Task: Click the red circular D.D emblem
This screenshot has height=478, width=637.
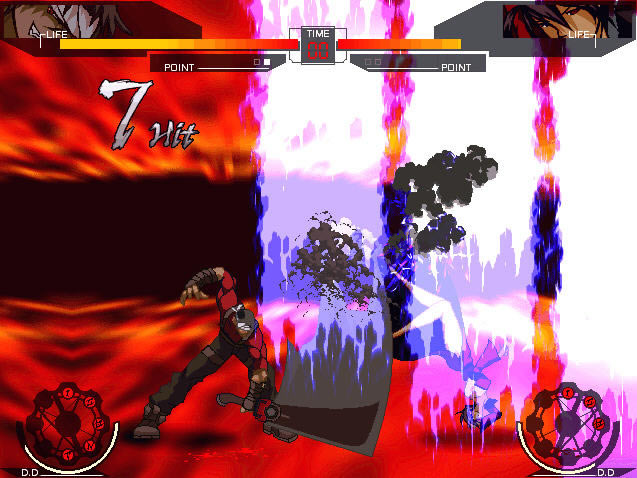Action: click(65, 426)
